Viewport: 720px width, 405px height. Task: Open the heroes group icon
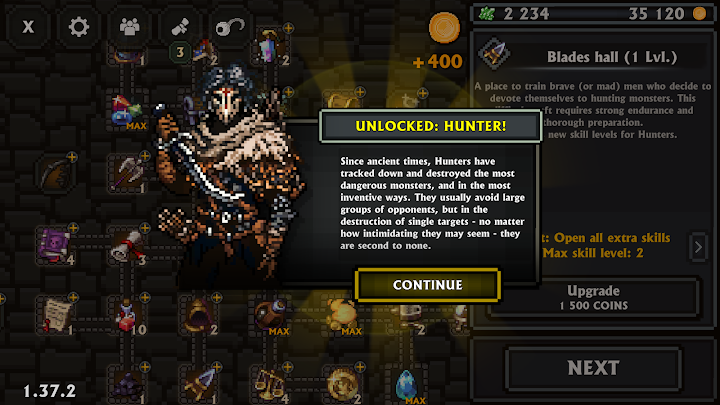[x=129, y=27]
